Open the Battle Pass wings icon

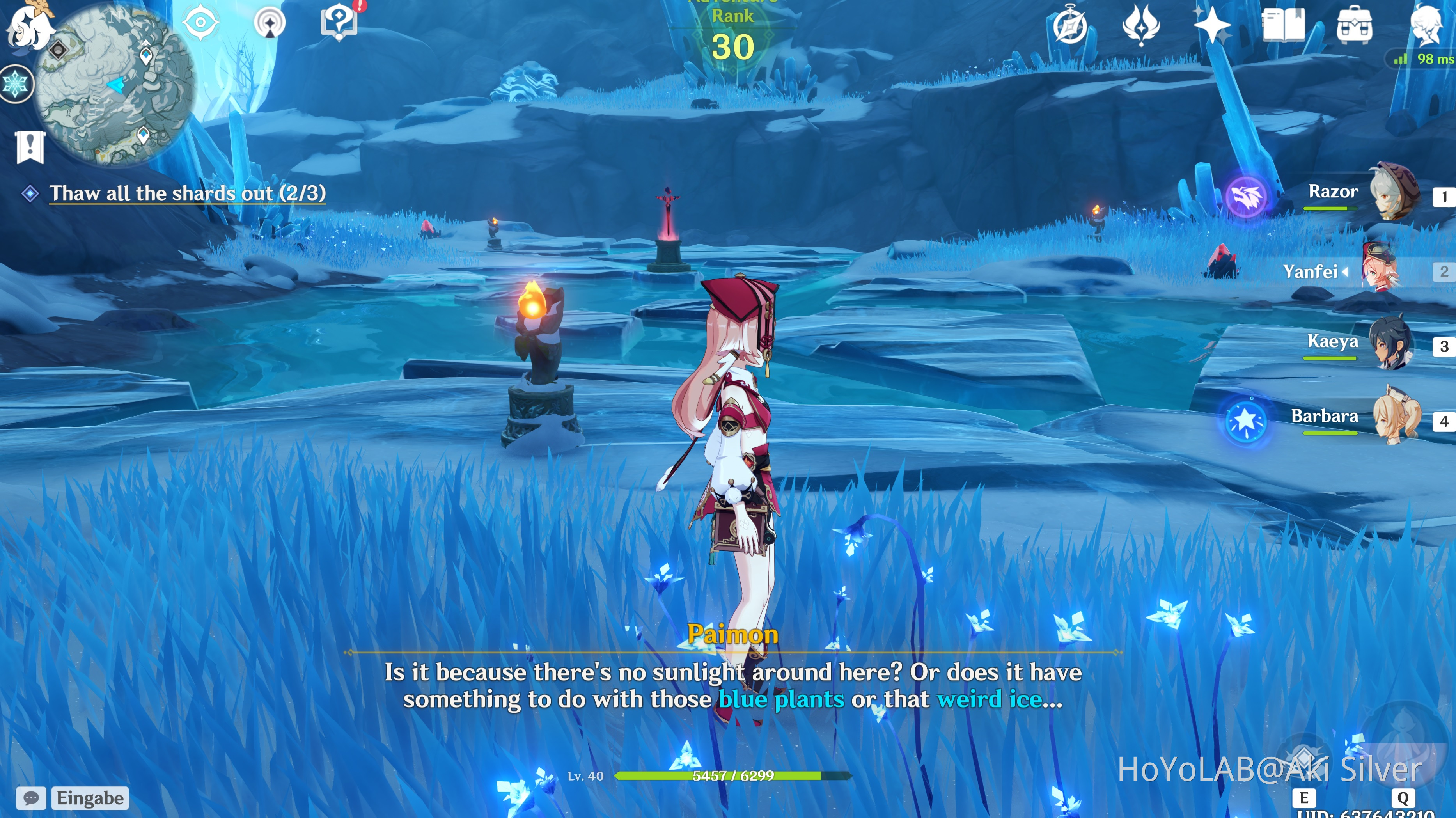point(1141,25)
